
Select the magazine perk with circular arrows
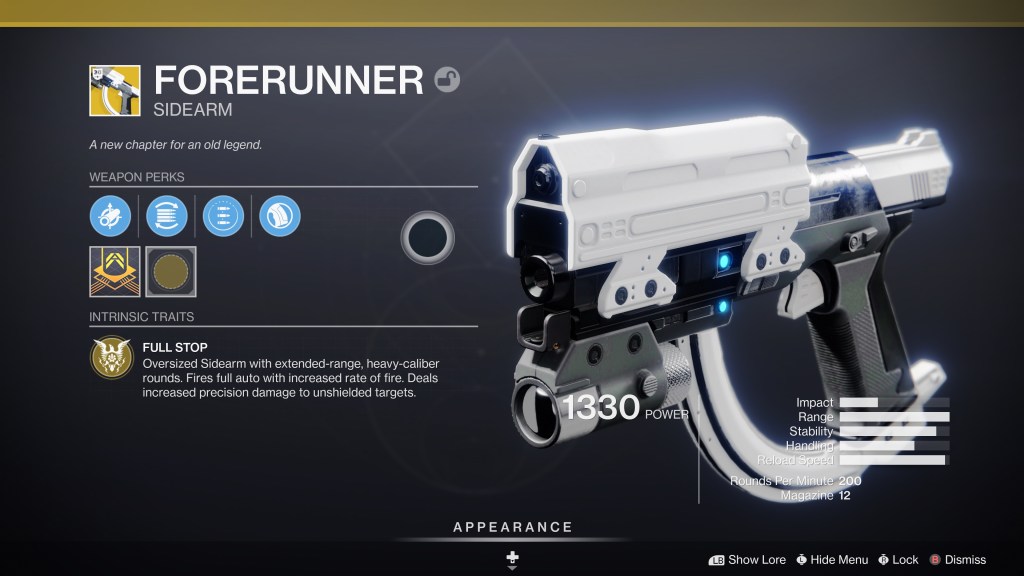166,215
